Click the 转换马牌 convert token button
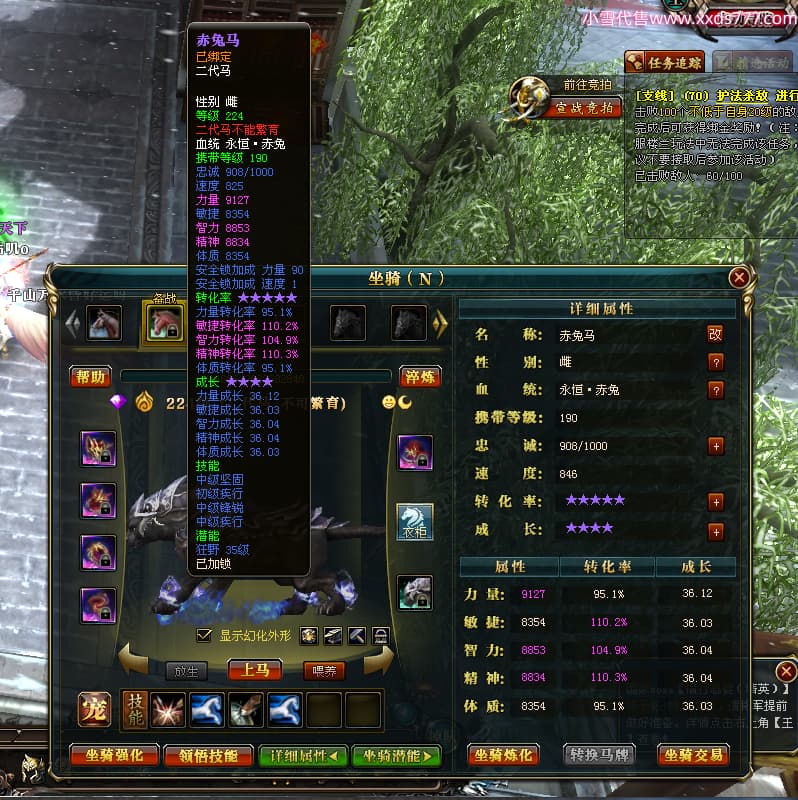Image resolution: width=798 pixels, height=800 pixels. click(598, 755)
